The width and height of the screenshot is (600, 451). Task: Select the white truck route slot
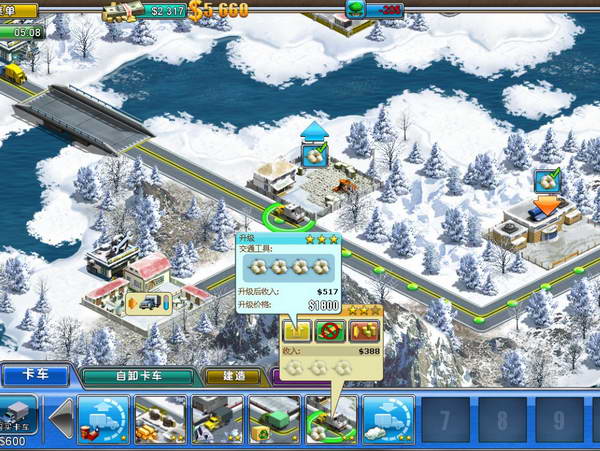[388, 420]
